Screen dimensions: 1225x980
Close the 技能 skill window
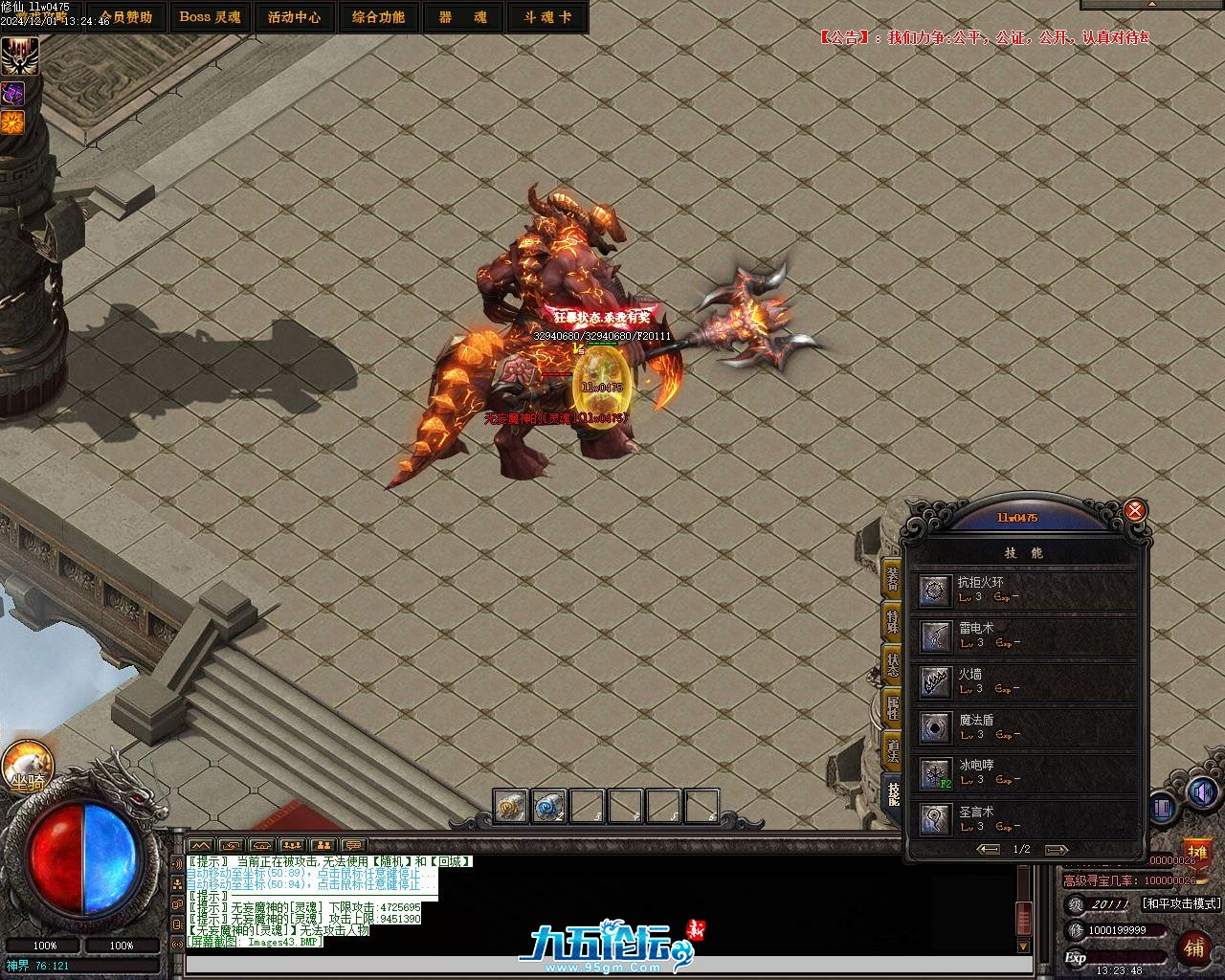1135,510
